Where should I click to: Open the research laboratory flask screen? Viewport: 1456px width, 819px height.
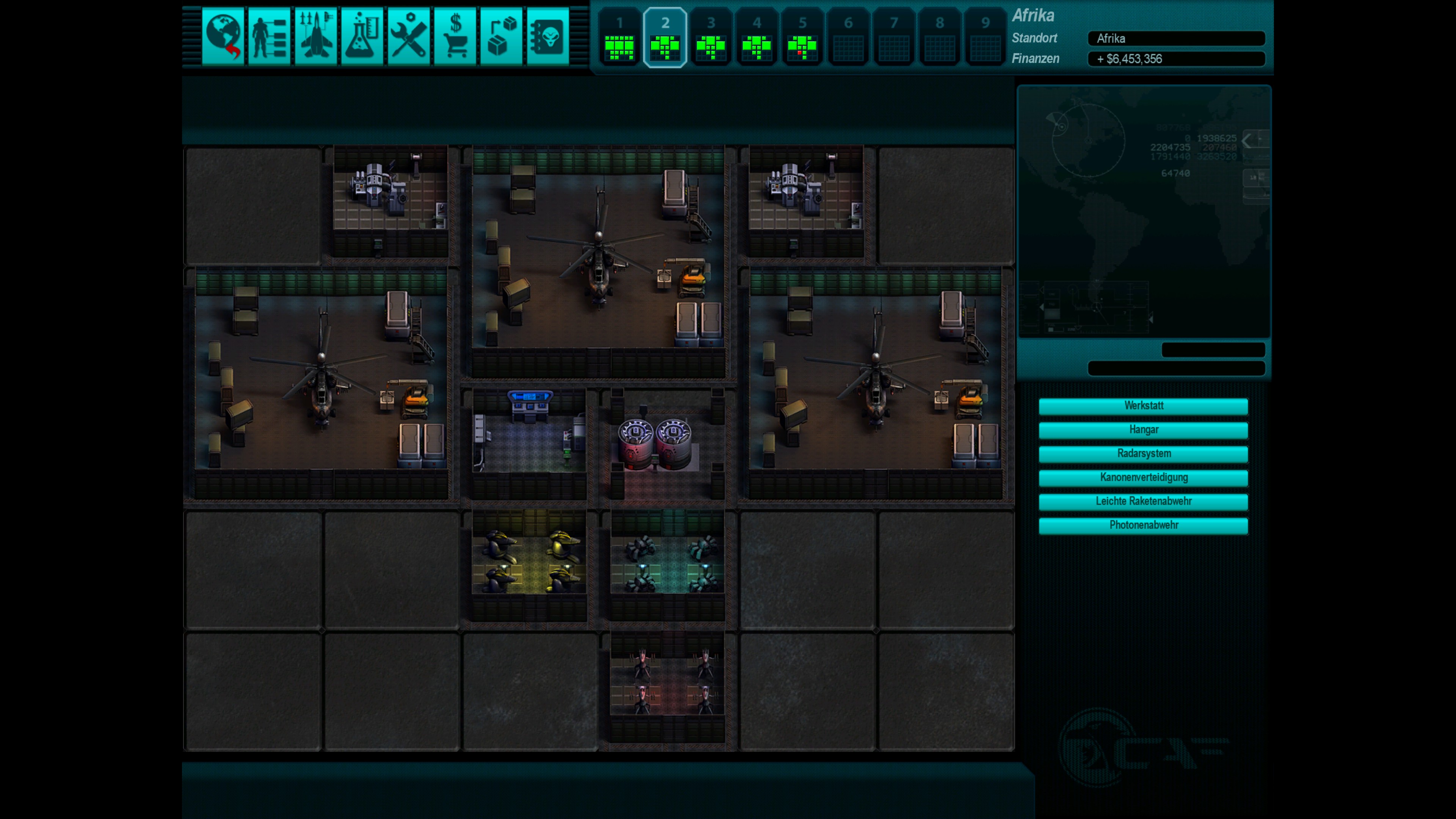click(362, 37)
